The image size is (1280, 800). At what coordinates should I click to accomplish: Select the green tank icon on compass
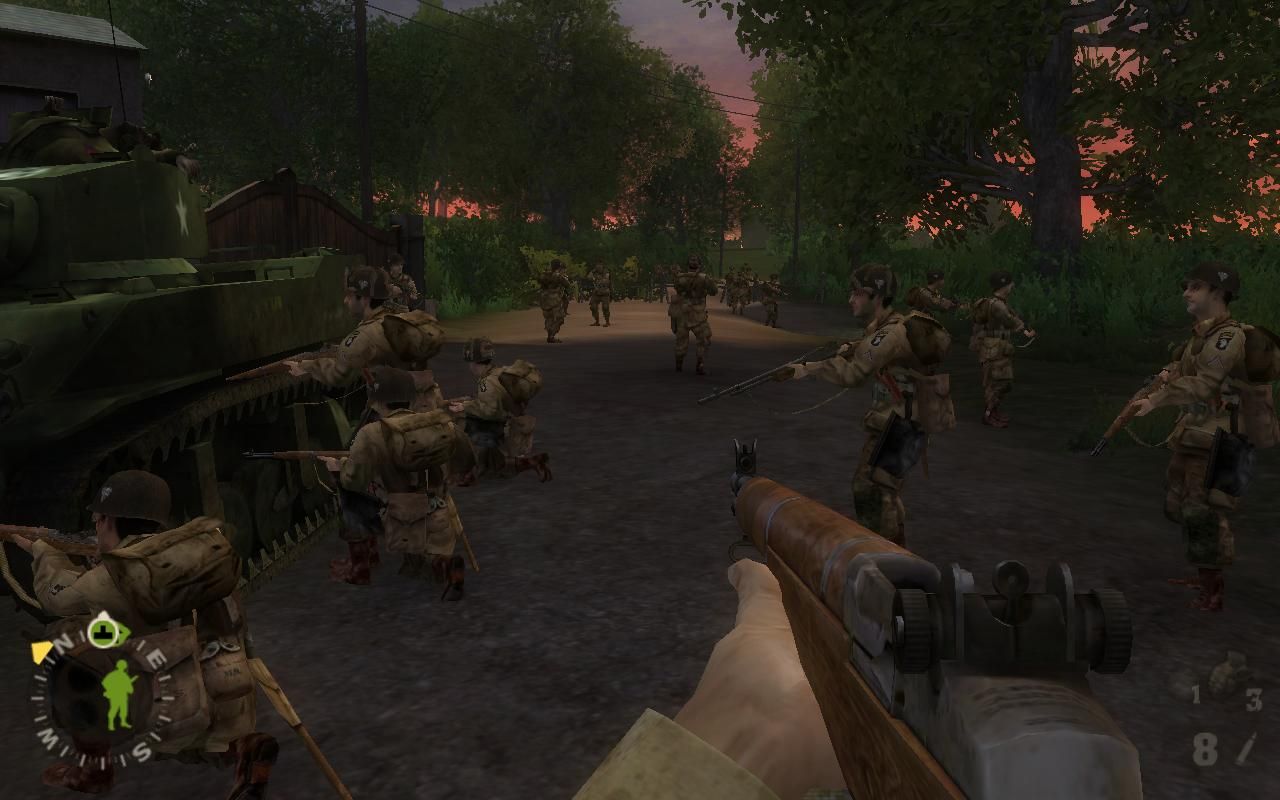[x=102, y=631]
